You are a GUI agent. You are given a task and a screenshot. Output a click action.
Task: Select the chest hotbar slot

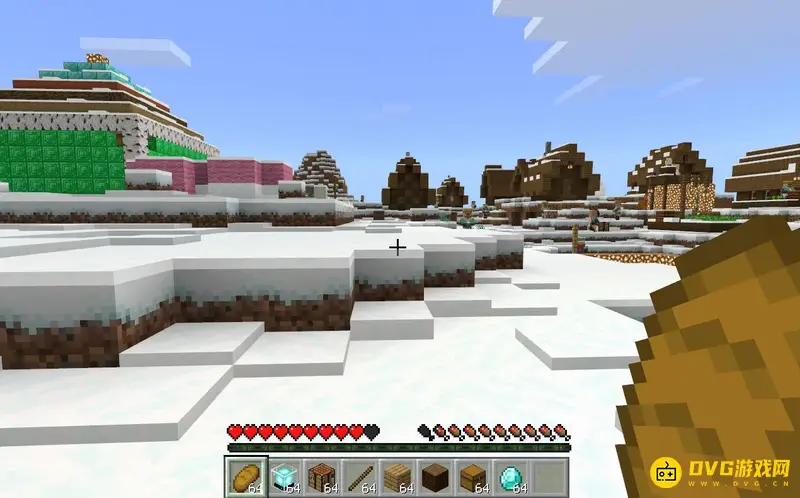click(x=473, y=476)
